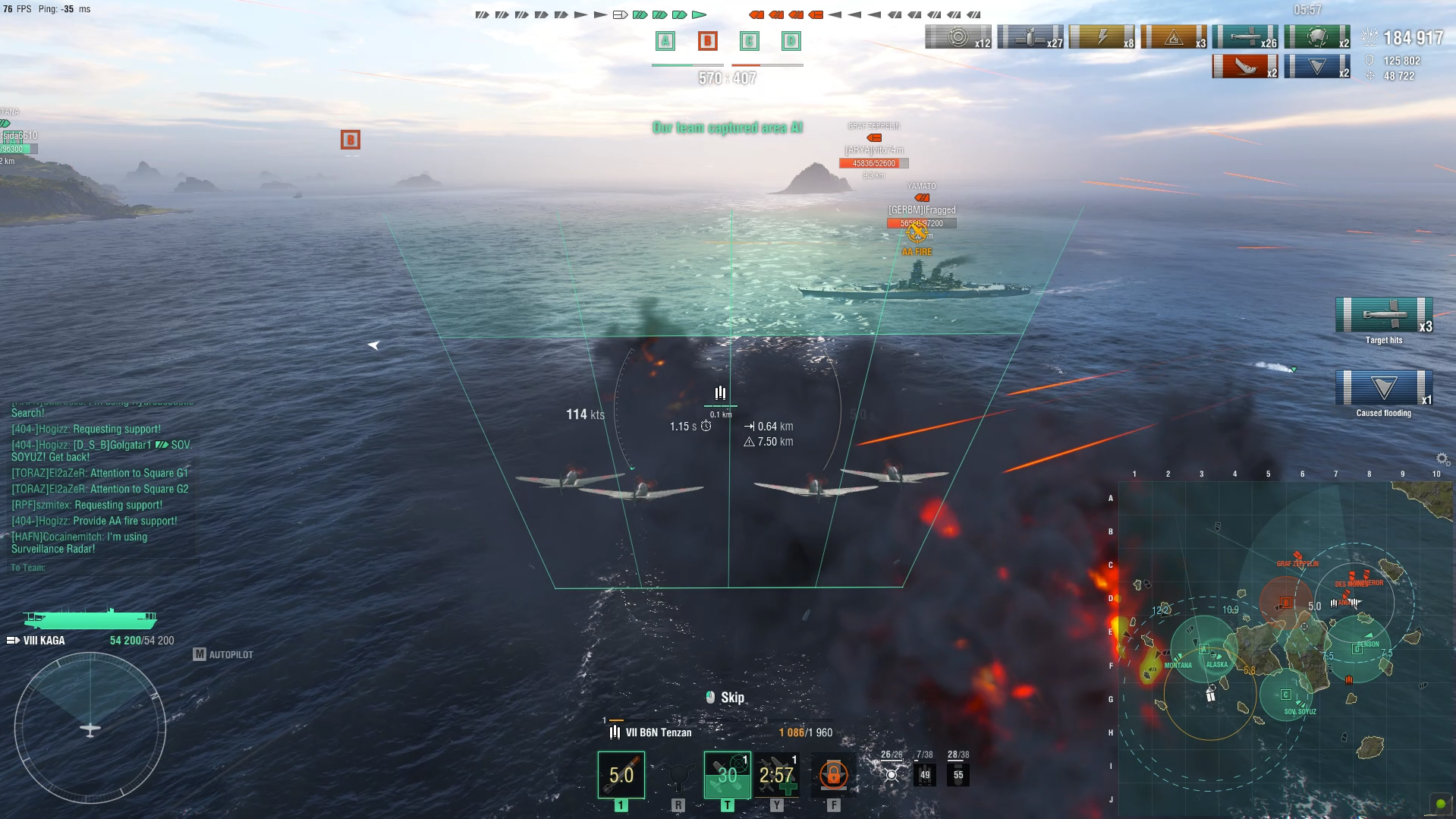Click the Graf Zeppelin marker on minimap
Screen dimensions: 1456x819
[x=1297, y=558]
